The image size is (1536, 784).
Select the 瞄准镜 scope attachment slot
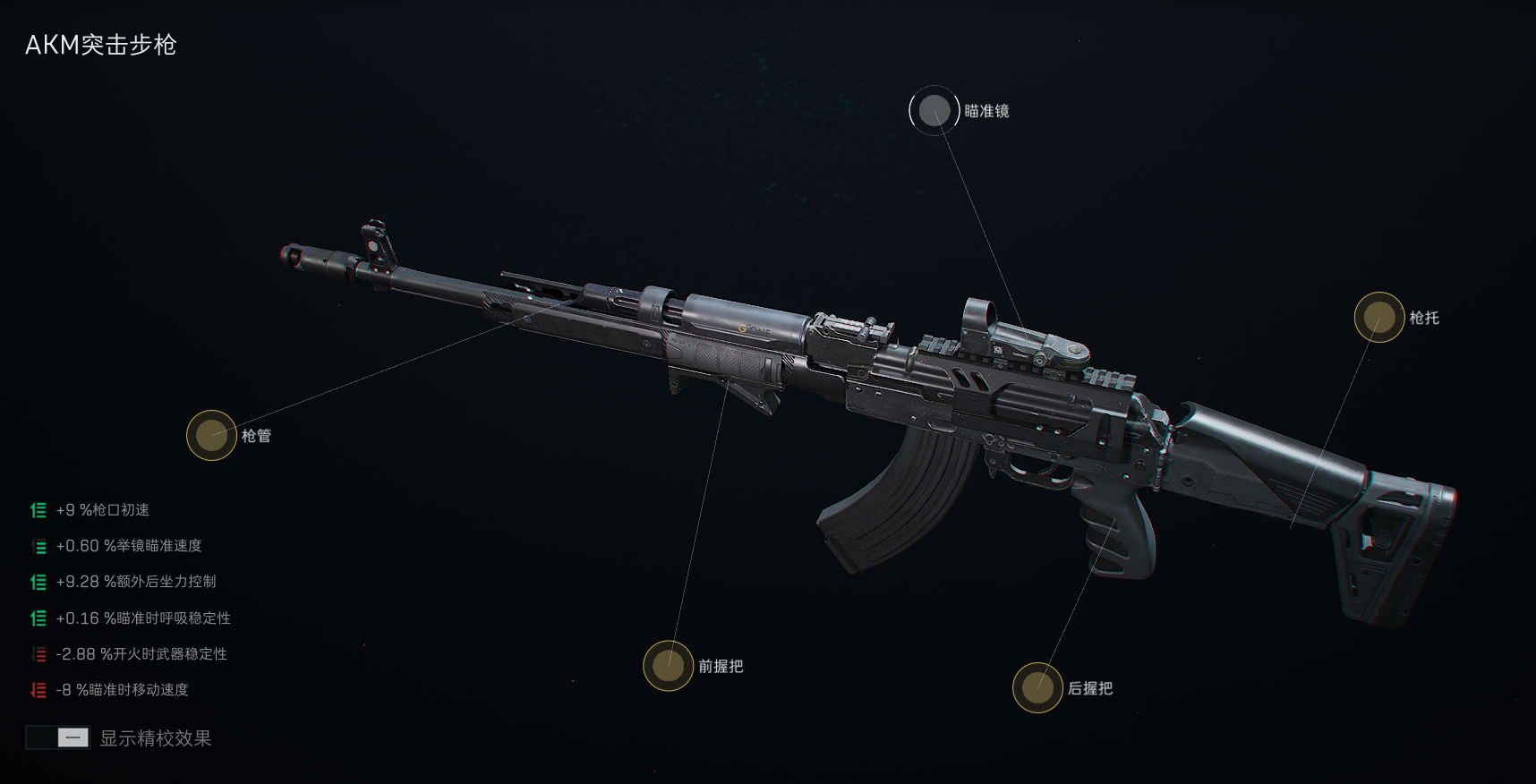pos(934,111)
